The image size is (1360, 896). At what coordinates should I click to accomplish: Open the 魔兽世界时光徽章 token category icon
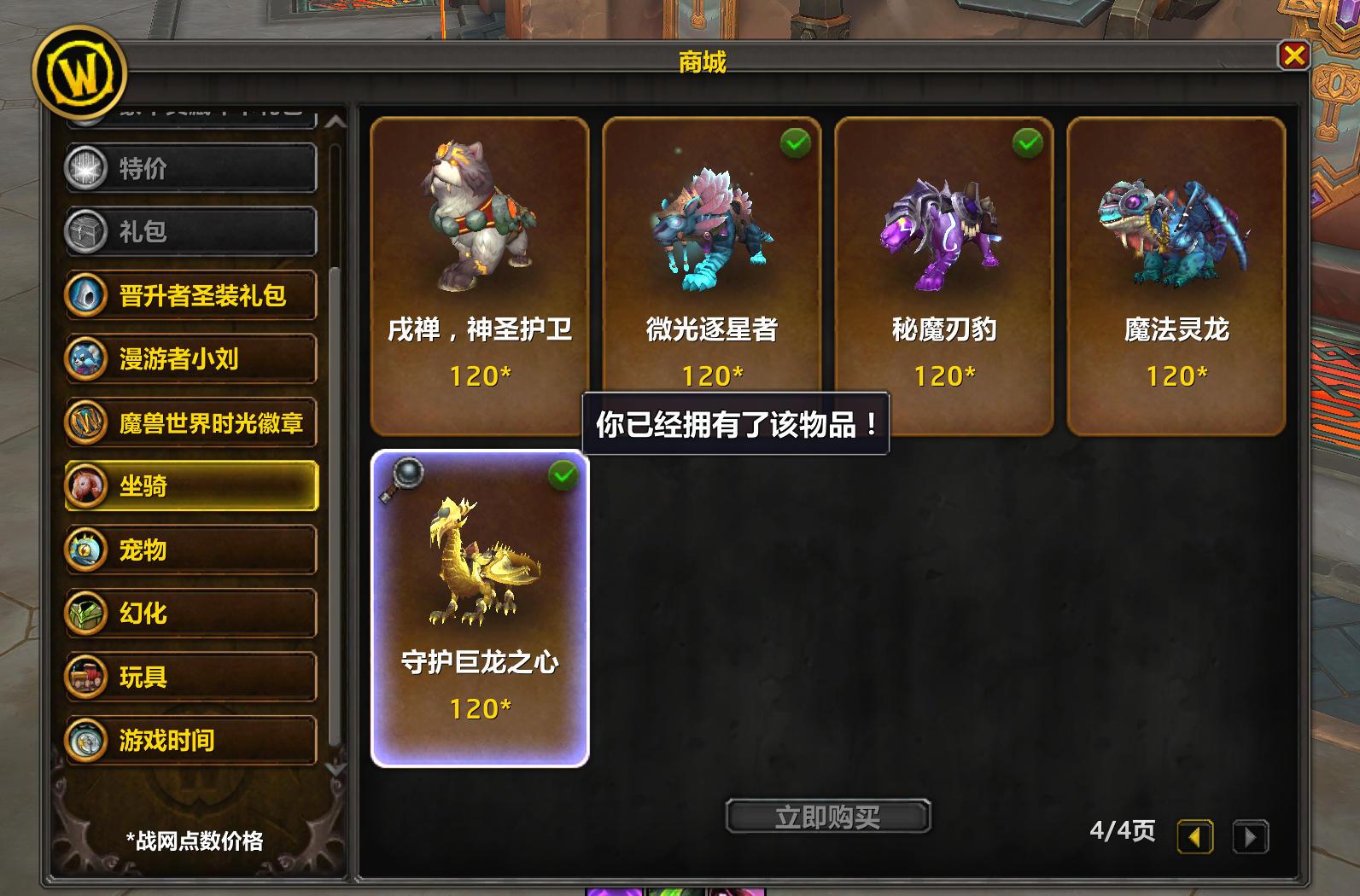coord(85,423)
